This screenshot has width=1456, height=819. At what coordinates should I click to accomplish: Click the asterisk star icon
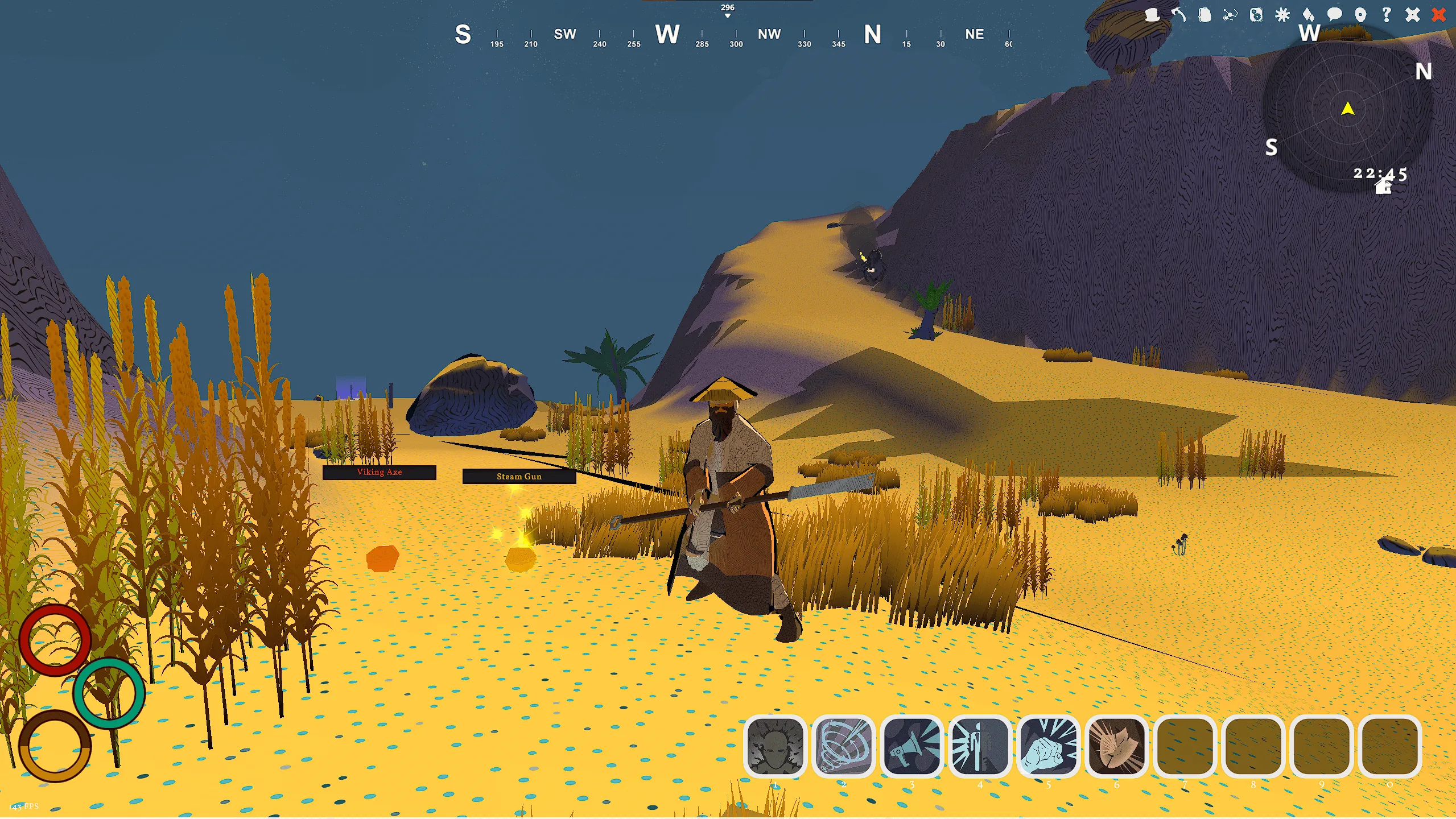1282,15
